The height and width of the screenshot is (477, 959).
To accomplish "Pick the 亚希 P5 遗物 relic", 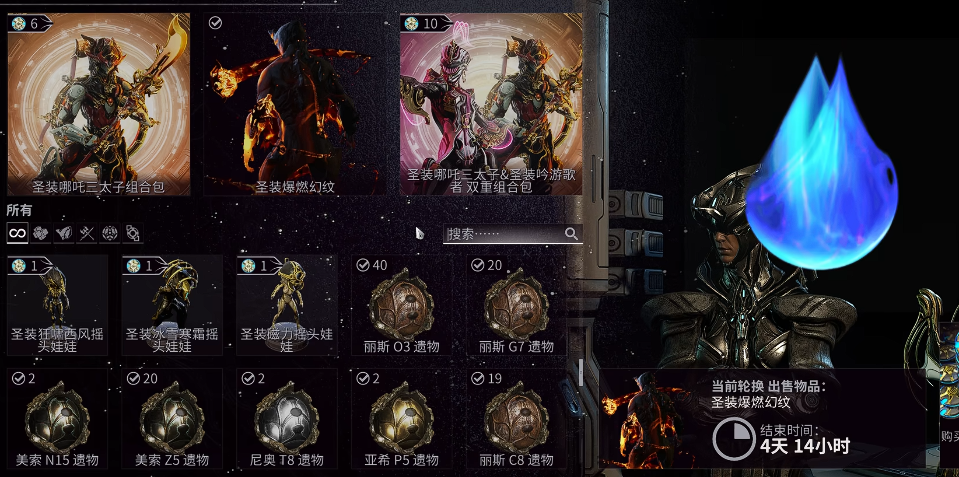I will (401, 419).
